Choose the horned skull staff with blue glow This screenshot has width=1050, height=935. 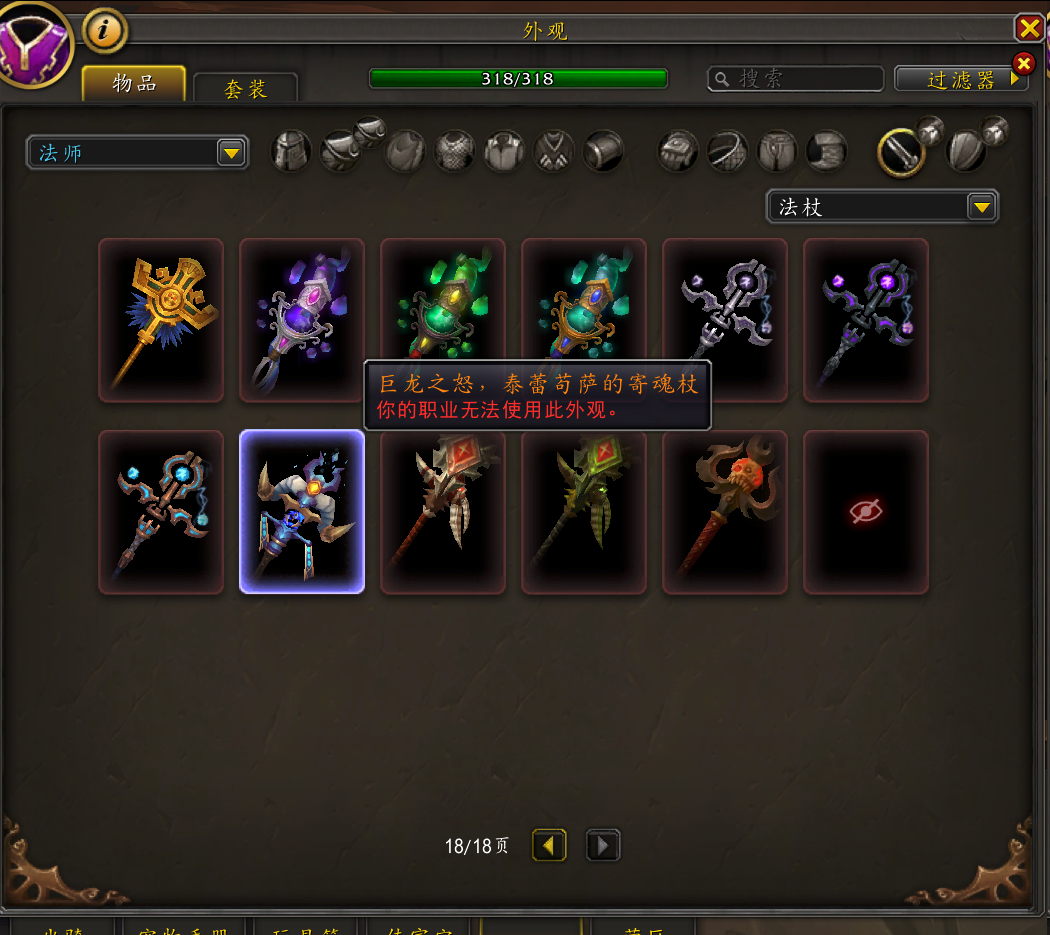[302, 512]
